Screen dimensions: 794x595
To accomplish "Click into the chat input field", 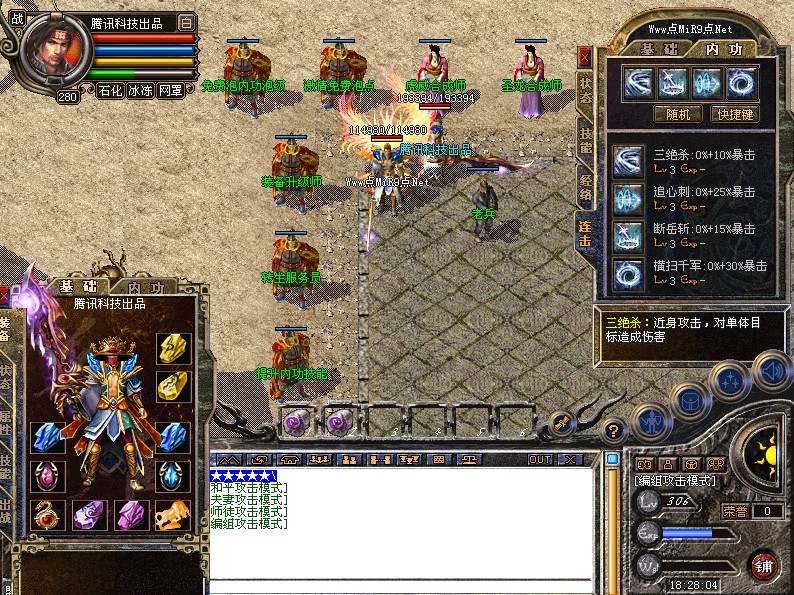I will pos(400,586).
